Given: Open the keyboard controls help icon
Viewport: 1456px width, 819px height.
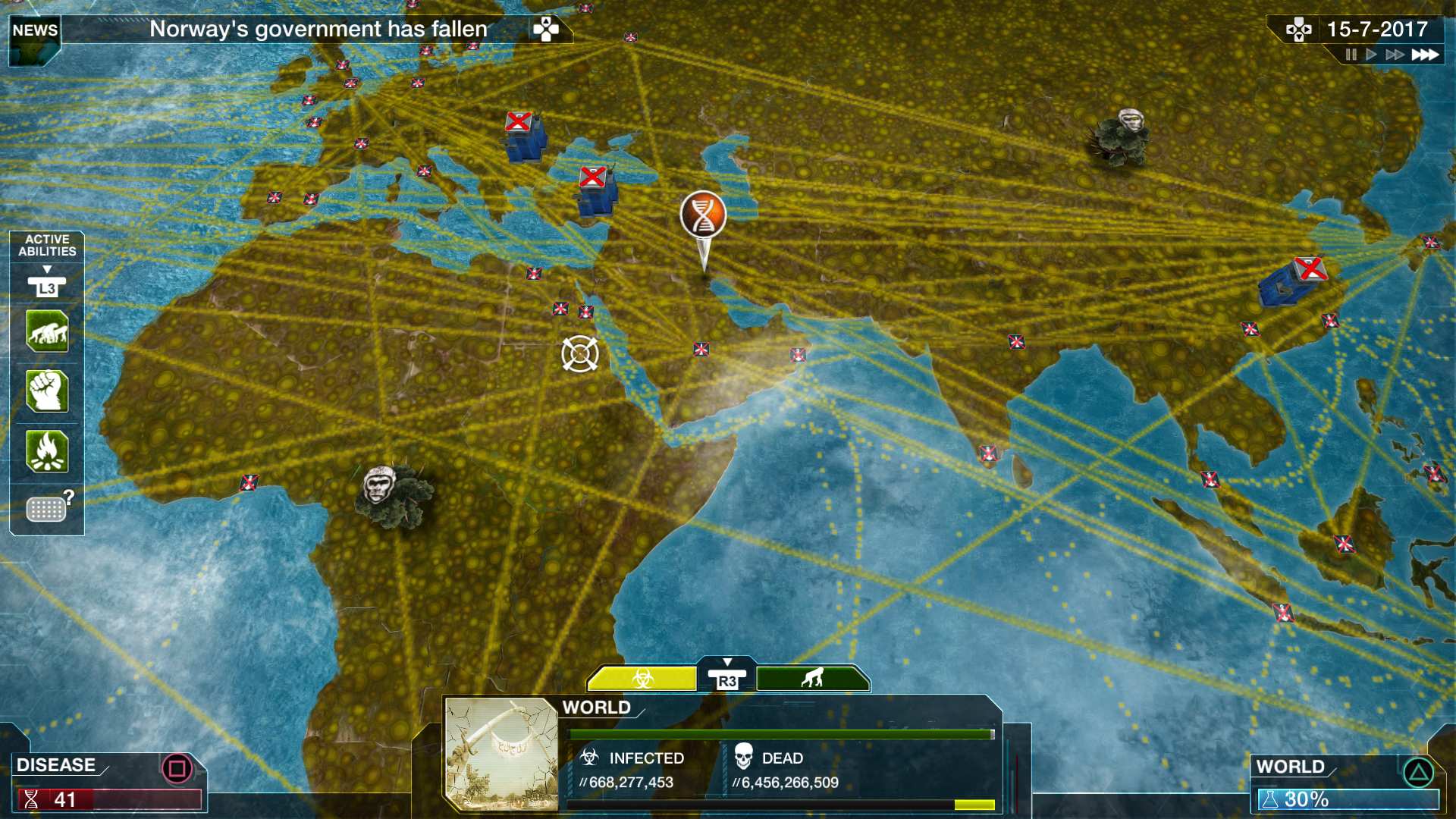Looking at the screenshot, I should [46, 508].
